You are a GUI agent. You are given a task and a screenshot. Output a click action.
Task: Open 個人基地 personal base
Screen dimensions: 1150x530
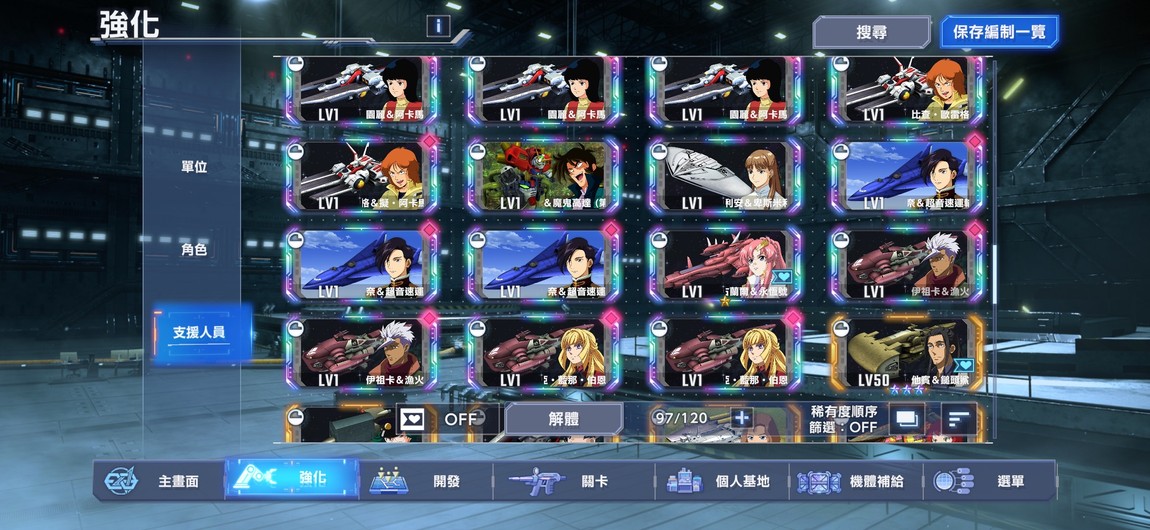pos(721,481)
